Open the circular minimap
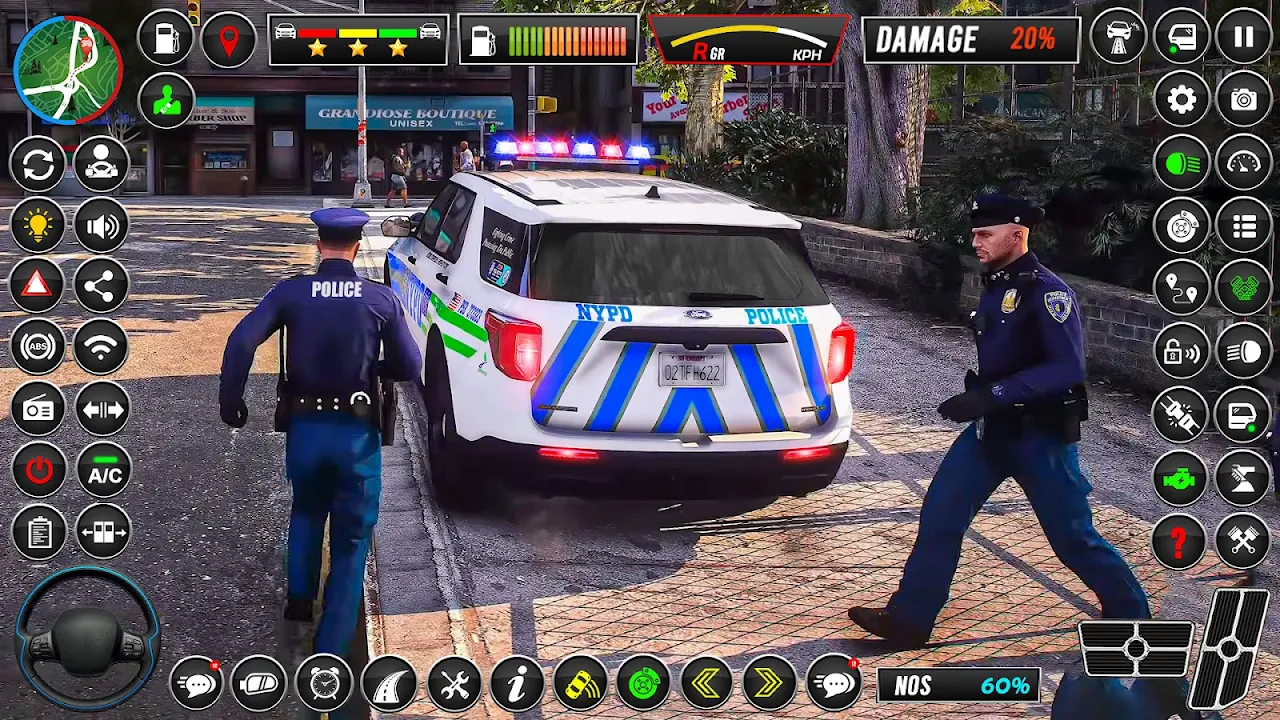This screenshot has width=1280, height=720. (x=68, y=69)
